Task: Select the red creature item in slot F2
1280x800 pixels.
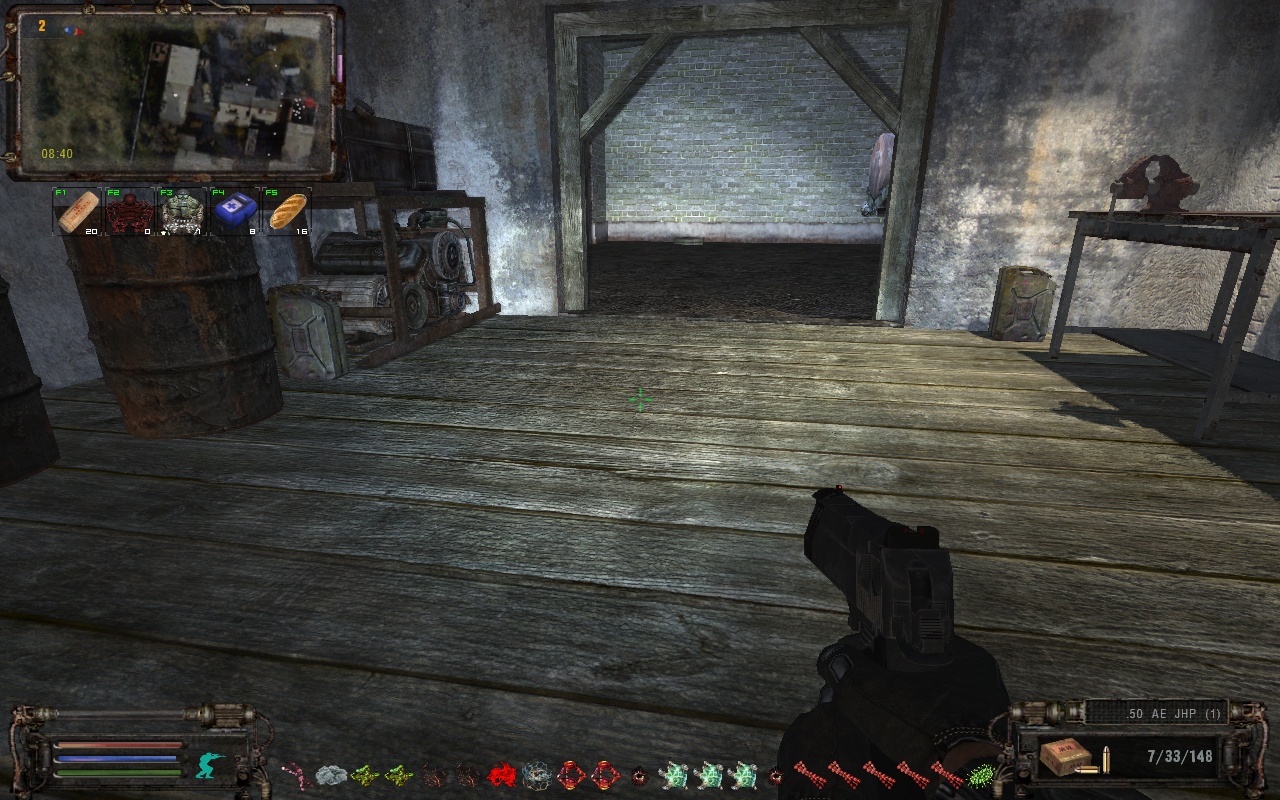Action: (x=130, y=212)
